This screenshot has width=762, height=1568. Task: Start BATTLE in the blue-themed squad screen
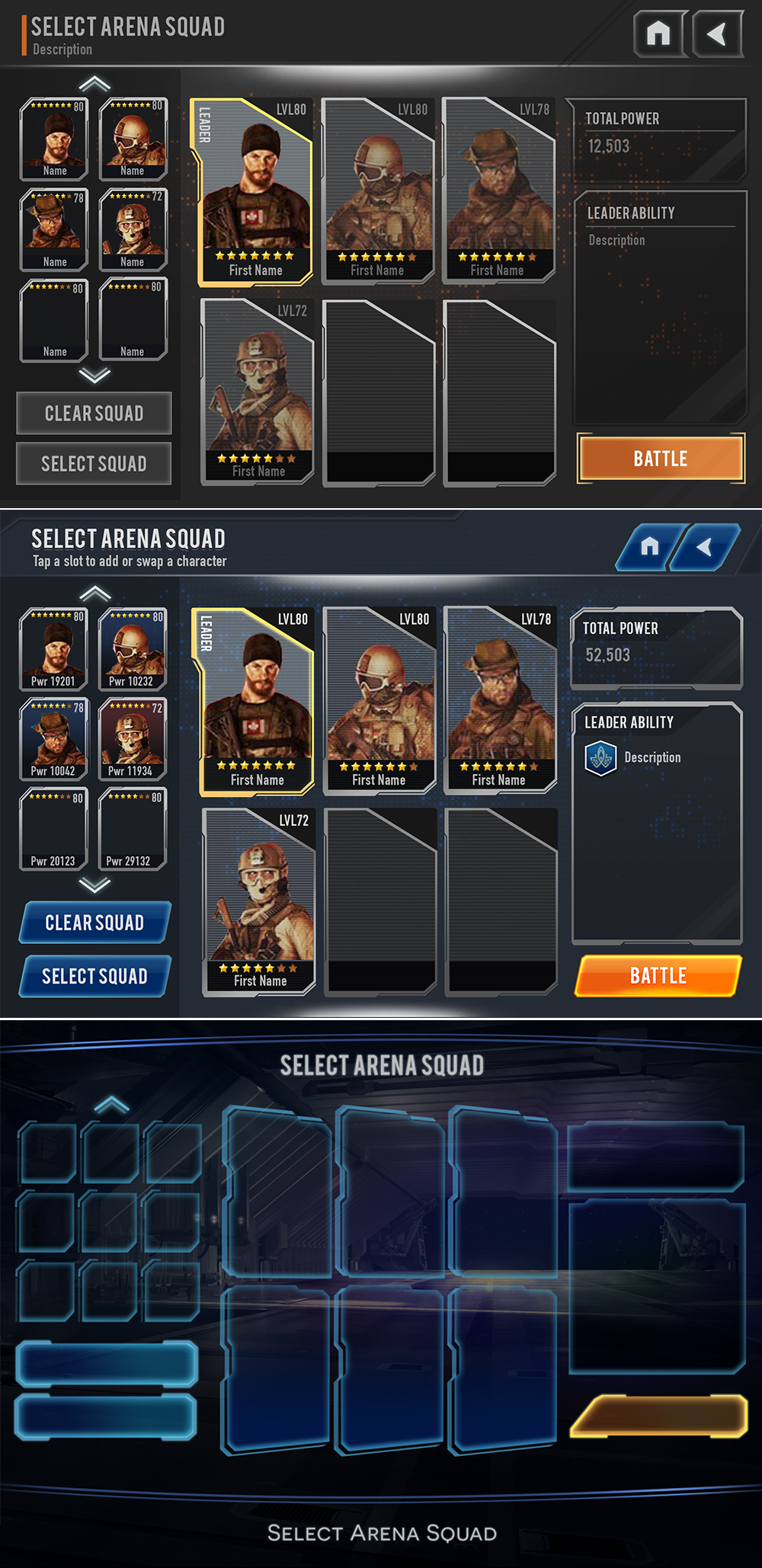tap(658, 975)
